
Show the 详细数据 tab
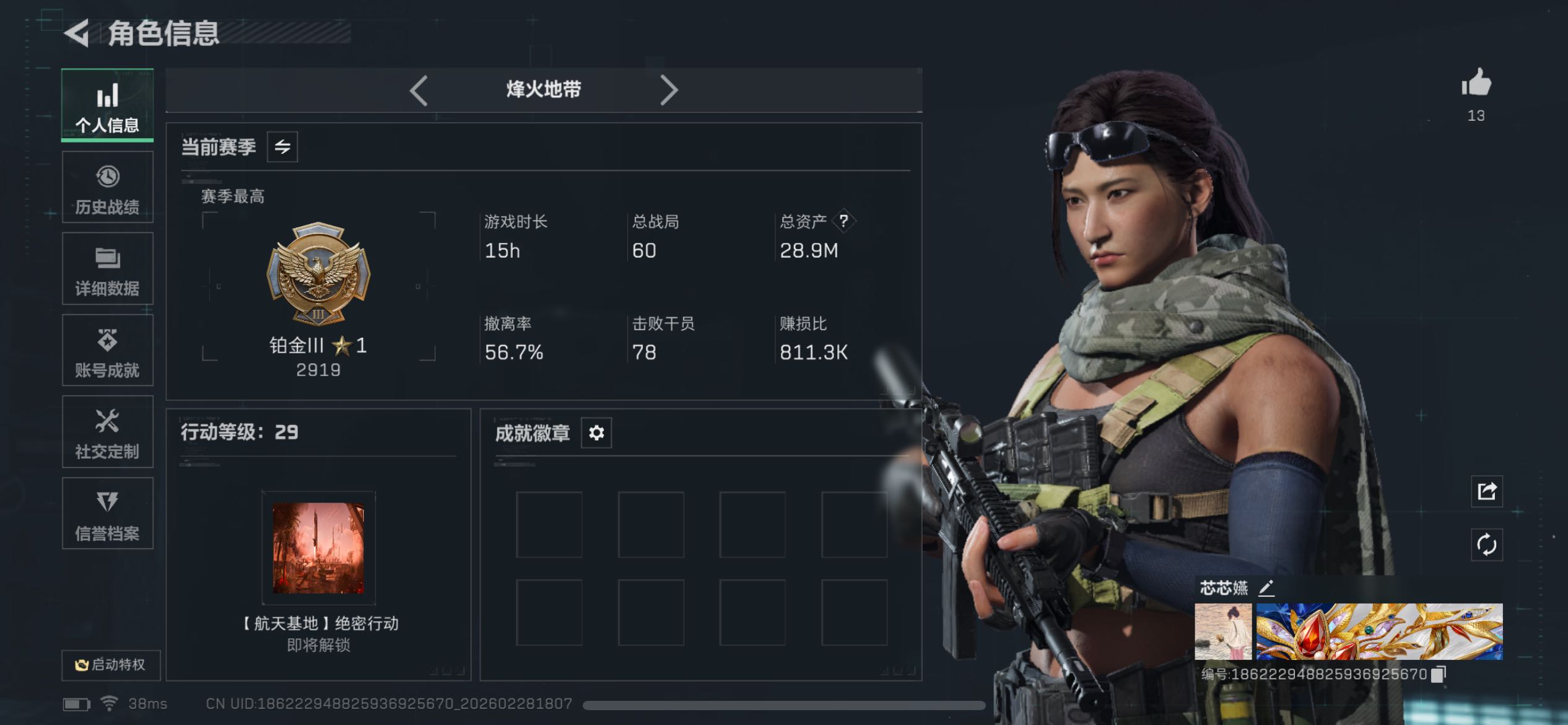click(x=107, y=269)
